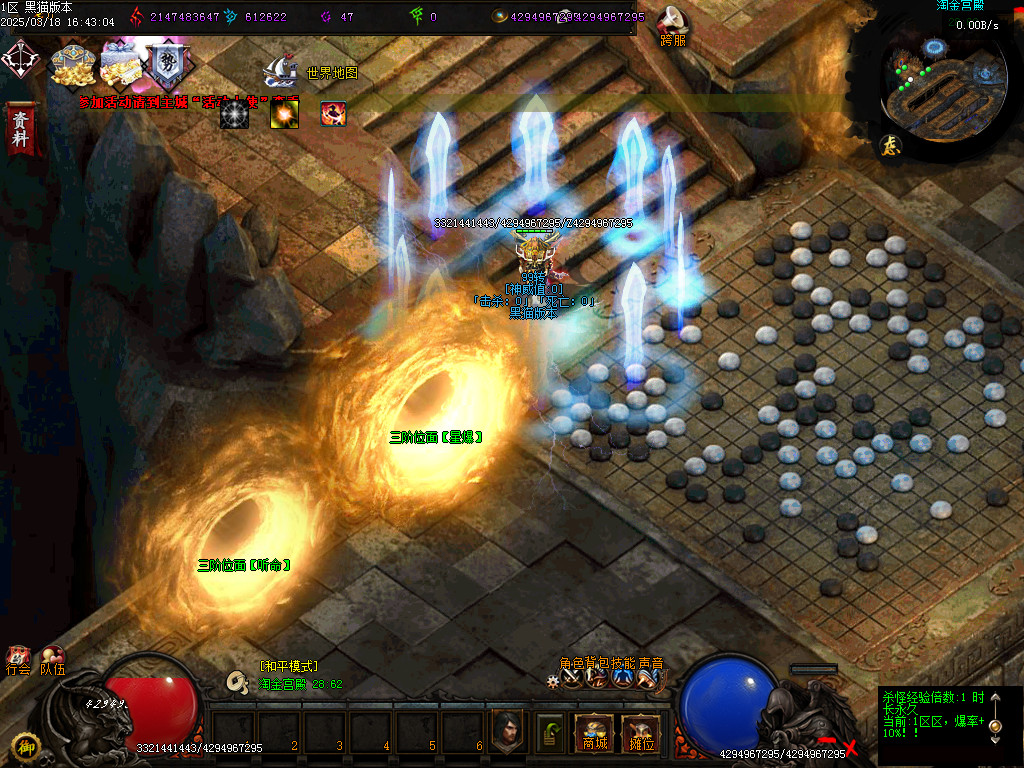Image resolution: width=1024 pixels, height=768 pixels.
Task: Click the crossed-bows emblem icon
Action: coord(19,60)
